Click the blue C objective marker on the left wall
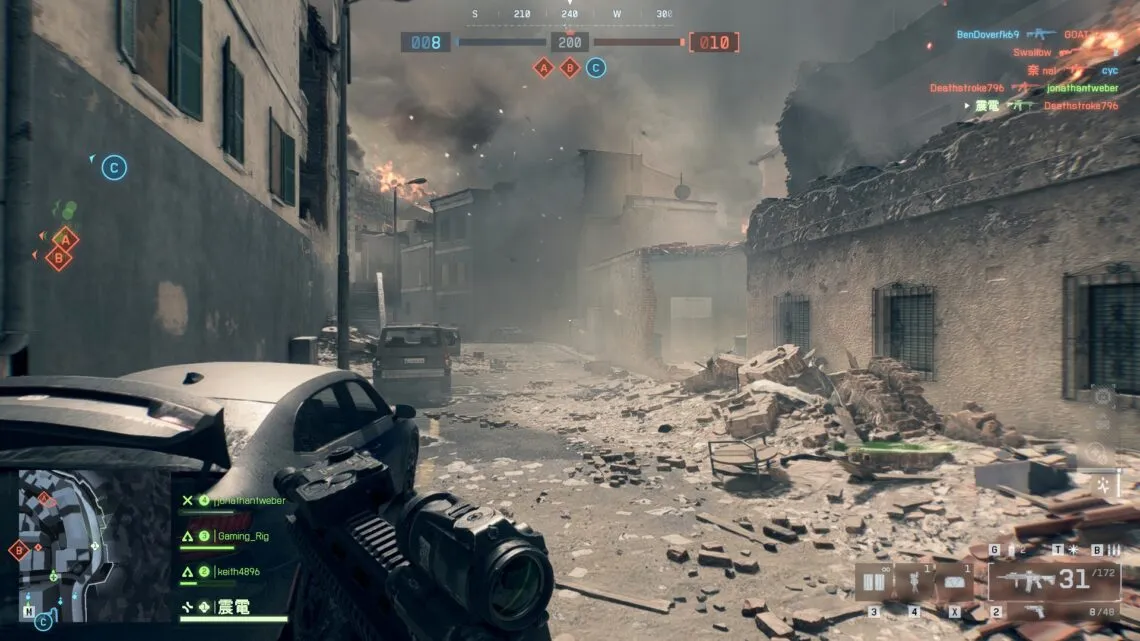1140x641 pixels. (x=114, y=168)
